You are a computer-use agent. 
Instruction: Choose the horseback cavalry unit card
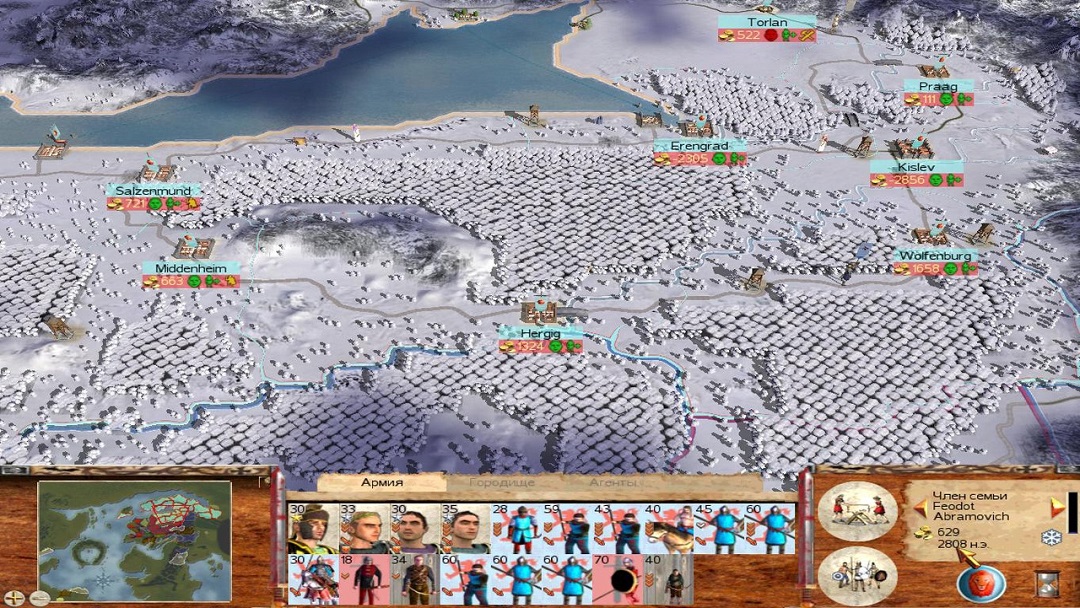668,529
